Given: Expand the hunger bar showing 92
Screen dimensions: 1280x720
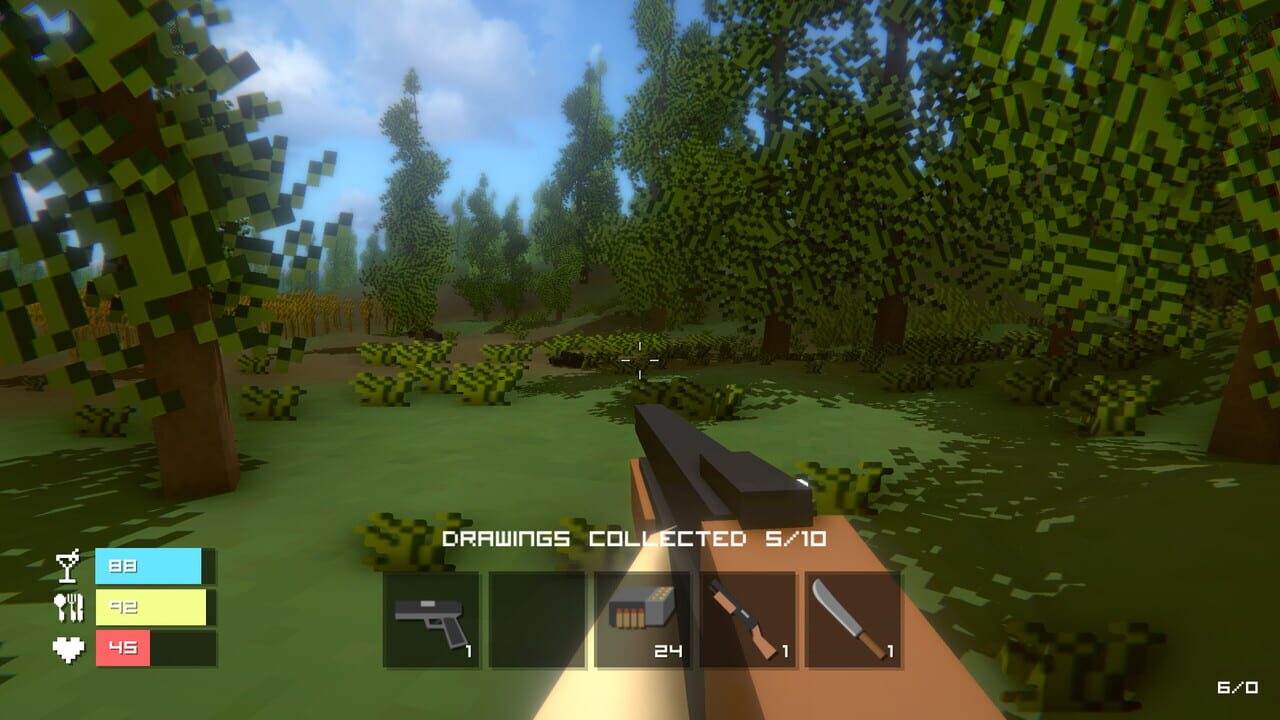Looking at the screenshot, I should coord(150,605).
